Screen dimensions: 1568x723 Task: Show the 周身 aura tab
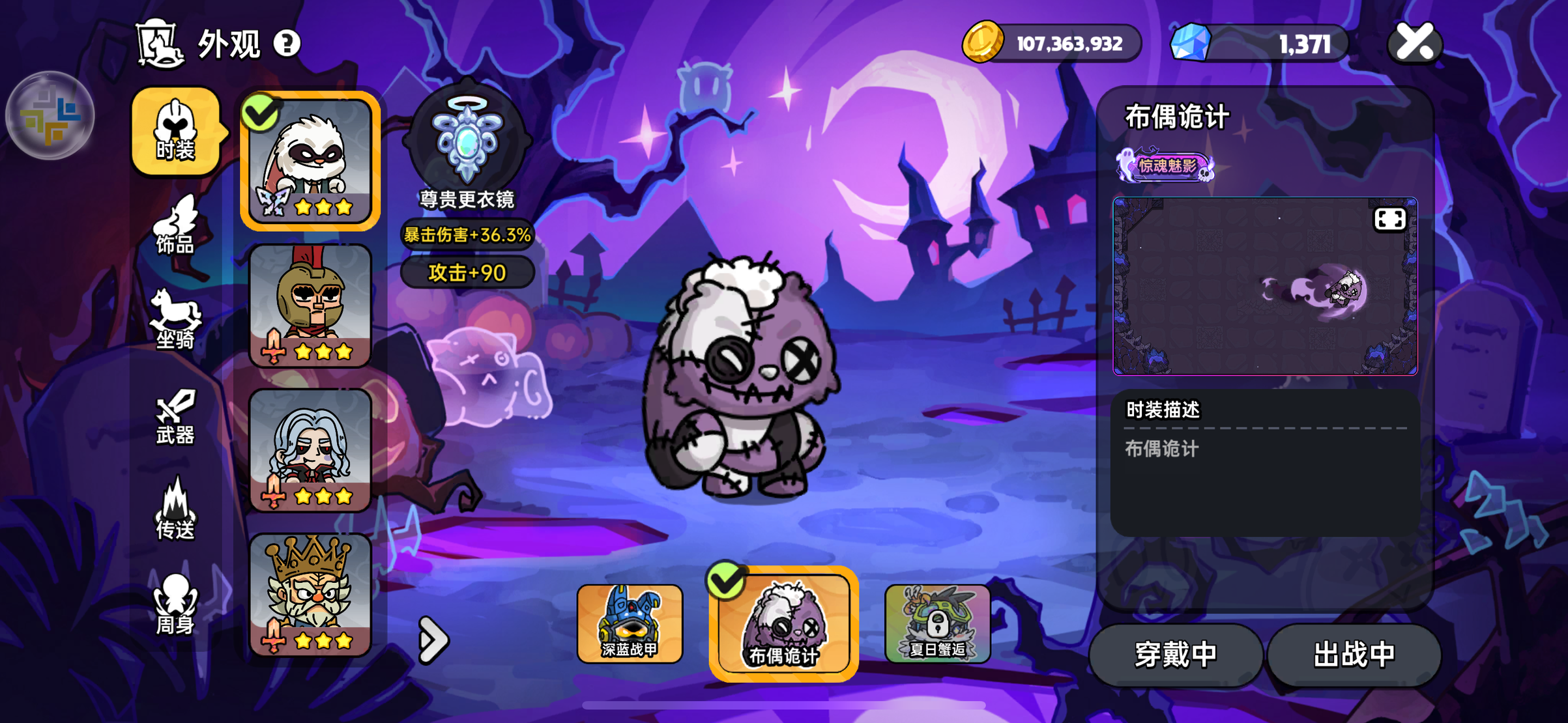pyautogui.click(x=175, y=604)
